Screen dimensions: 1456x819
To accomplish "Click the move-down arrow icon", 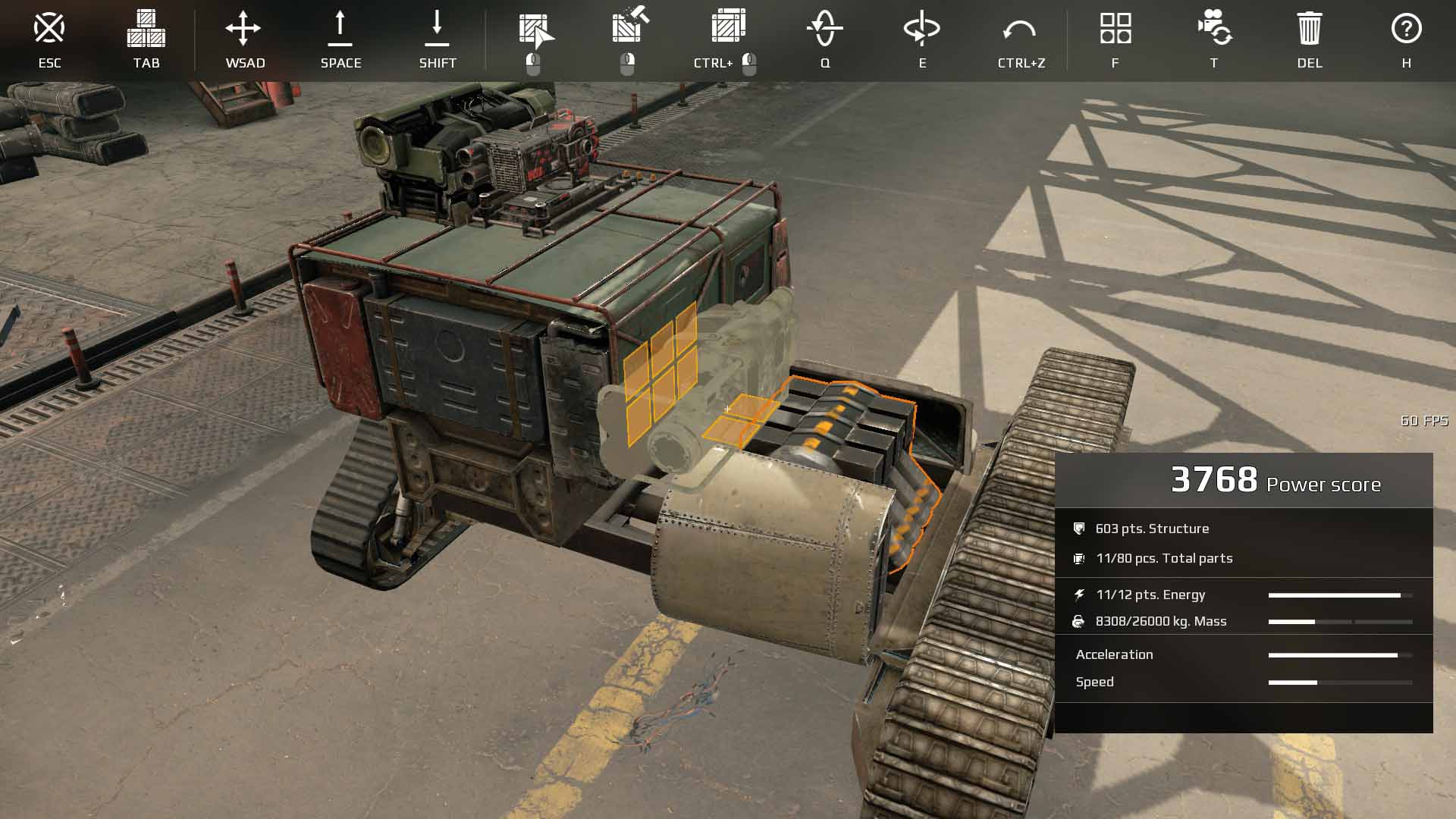I will [438, 29].
